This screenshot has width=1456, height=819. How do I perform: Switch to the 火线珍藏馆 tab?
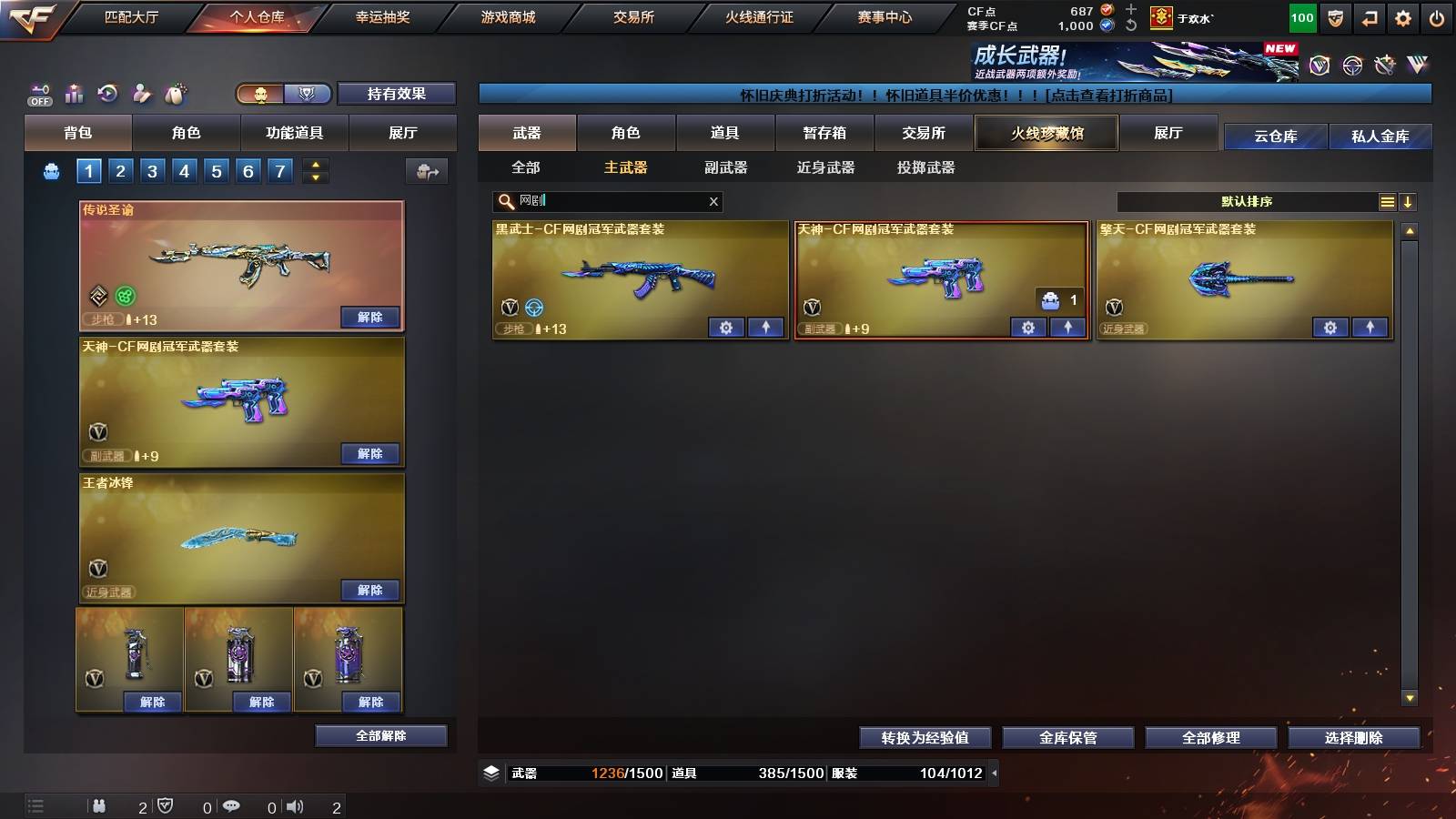(1046, 133)
